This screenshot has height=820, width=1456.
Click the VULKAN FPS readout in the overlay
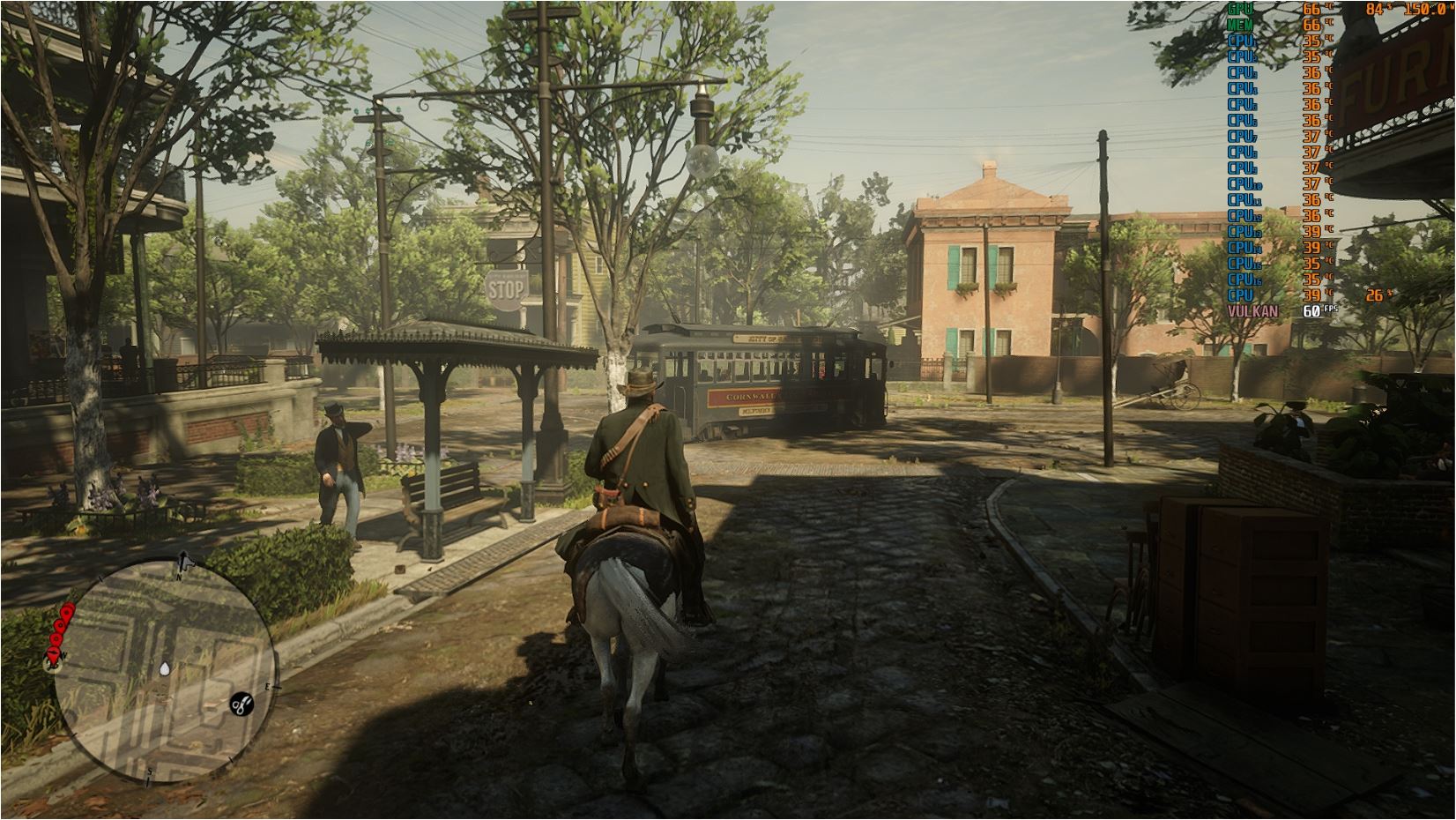click(x=1312, y=311)
